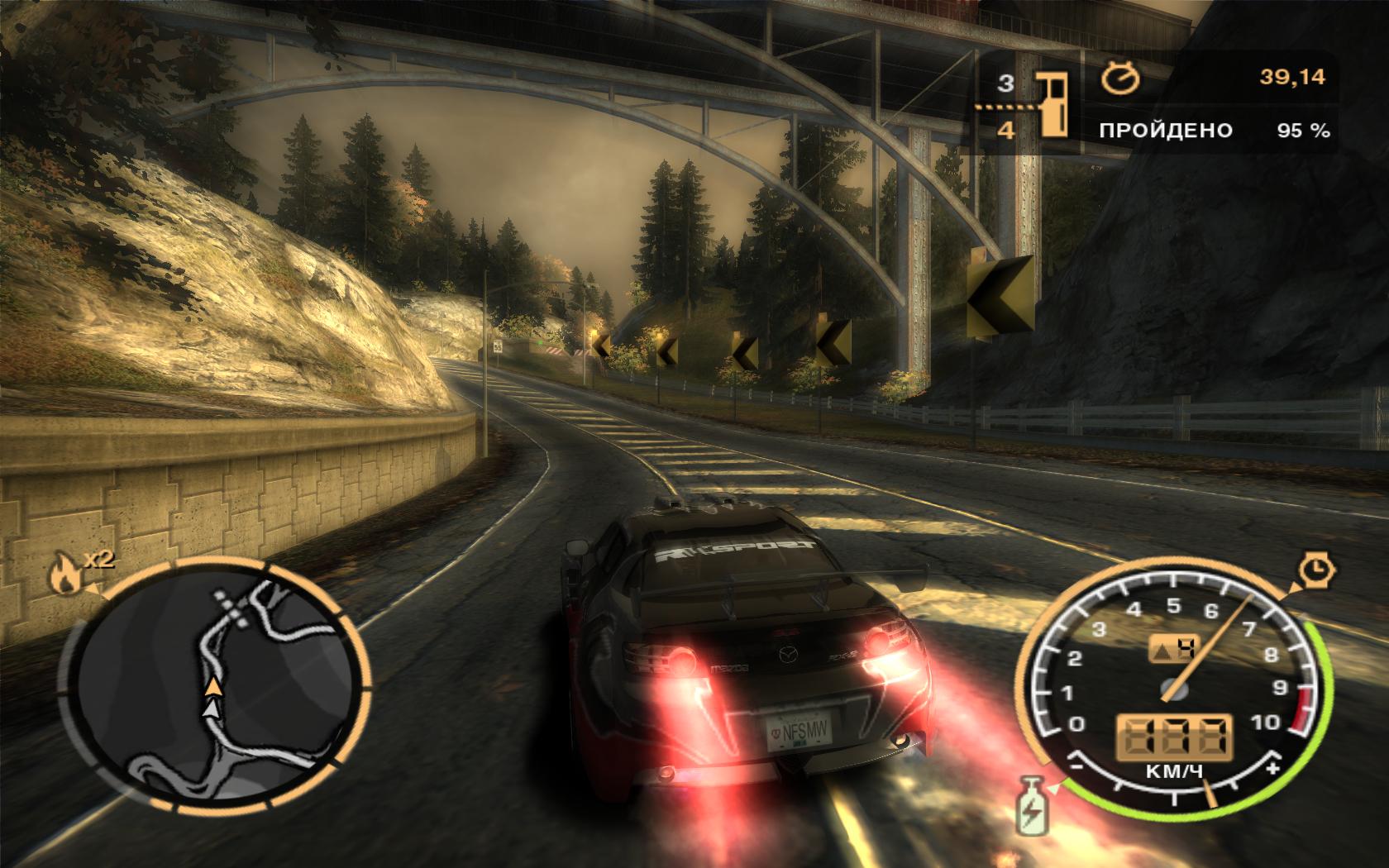Viewport: 1389px width, 868px height.
Task: Select the tollbooth position icon
Action: 1052,104
